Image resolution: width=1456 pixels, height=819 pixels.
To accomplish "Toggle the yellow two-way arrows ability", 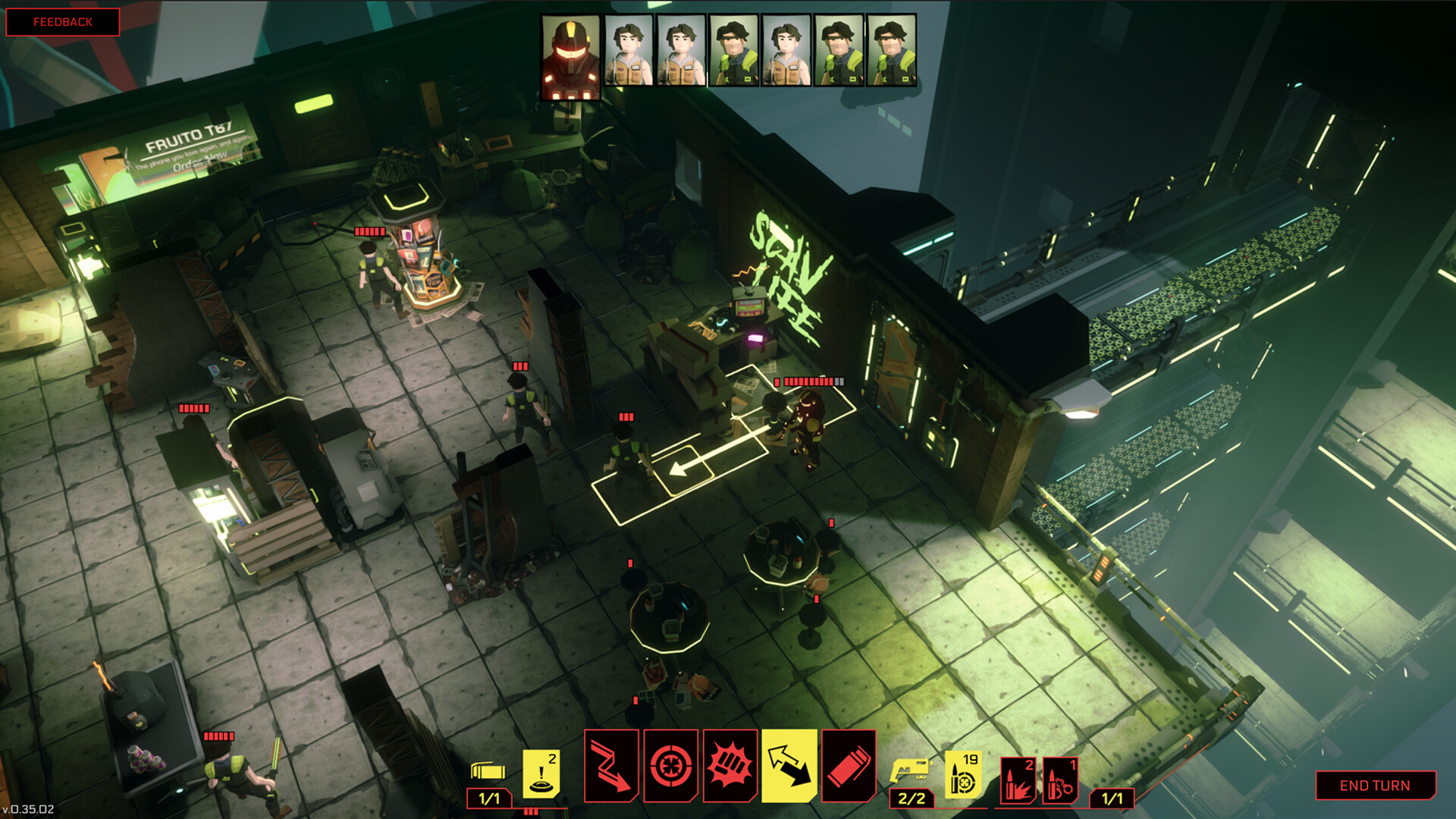I will click(x=789, y=766).
